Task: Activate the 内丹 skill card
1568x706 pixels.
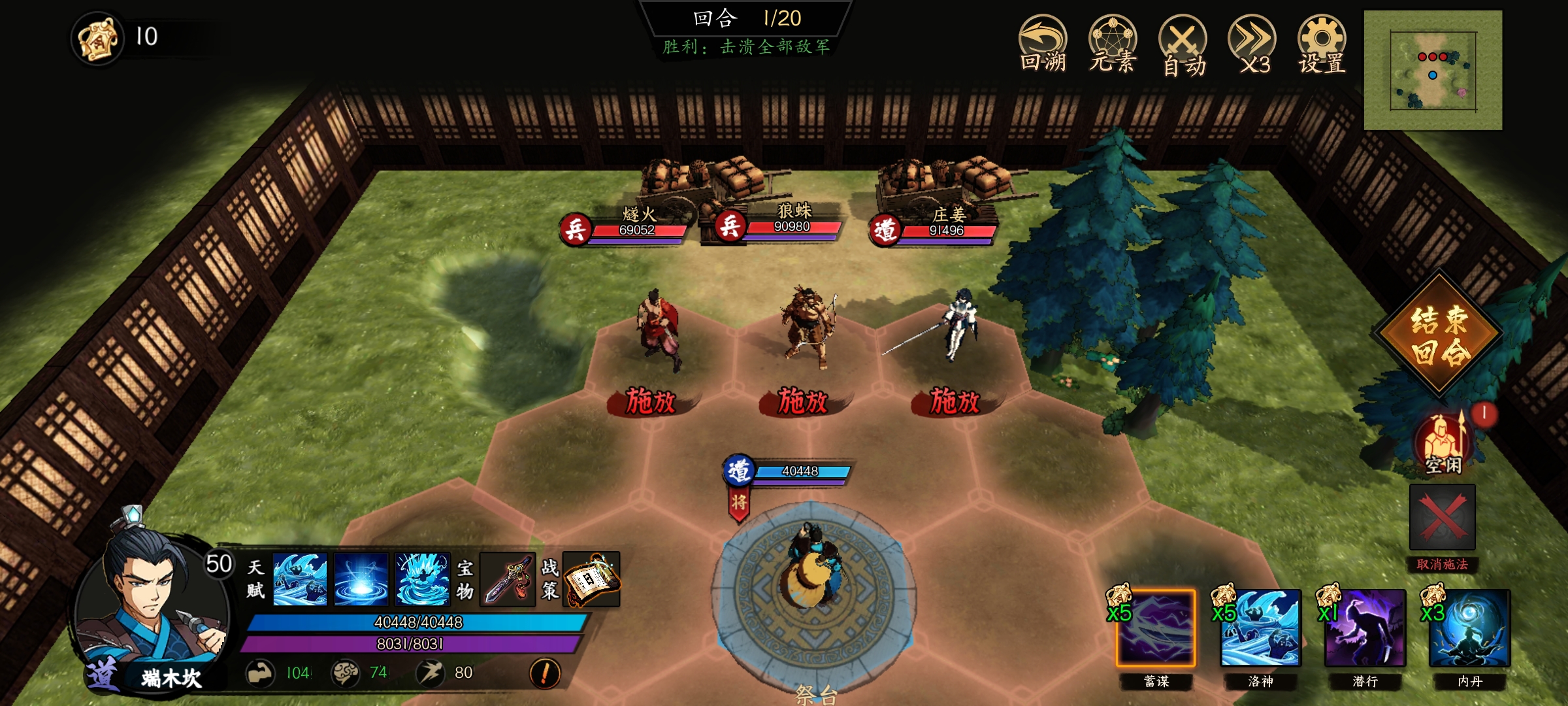Action: pyautogui.click(x=1469, y=628)
